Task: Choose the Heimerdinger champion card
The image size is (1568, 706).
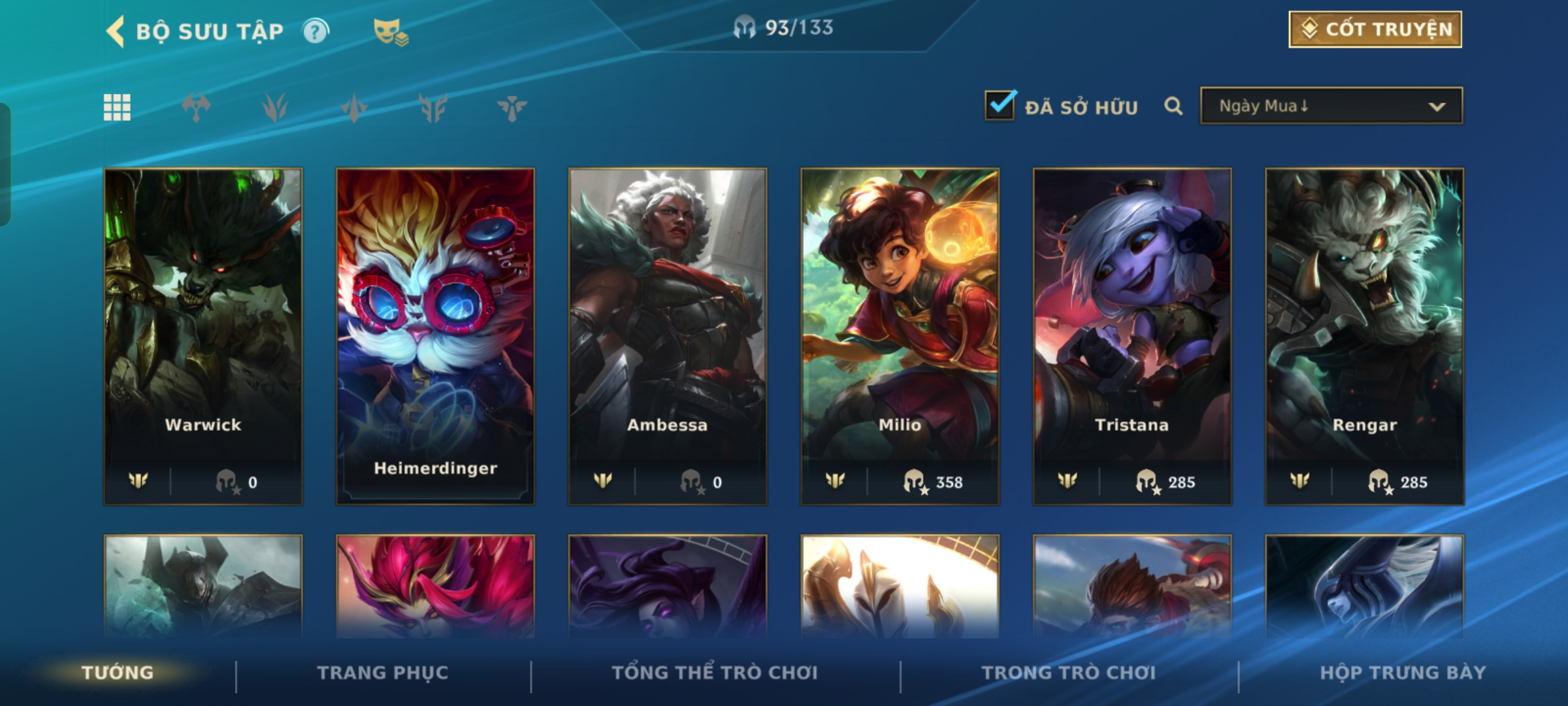Action: click(x=435, y=335)
